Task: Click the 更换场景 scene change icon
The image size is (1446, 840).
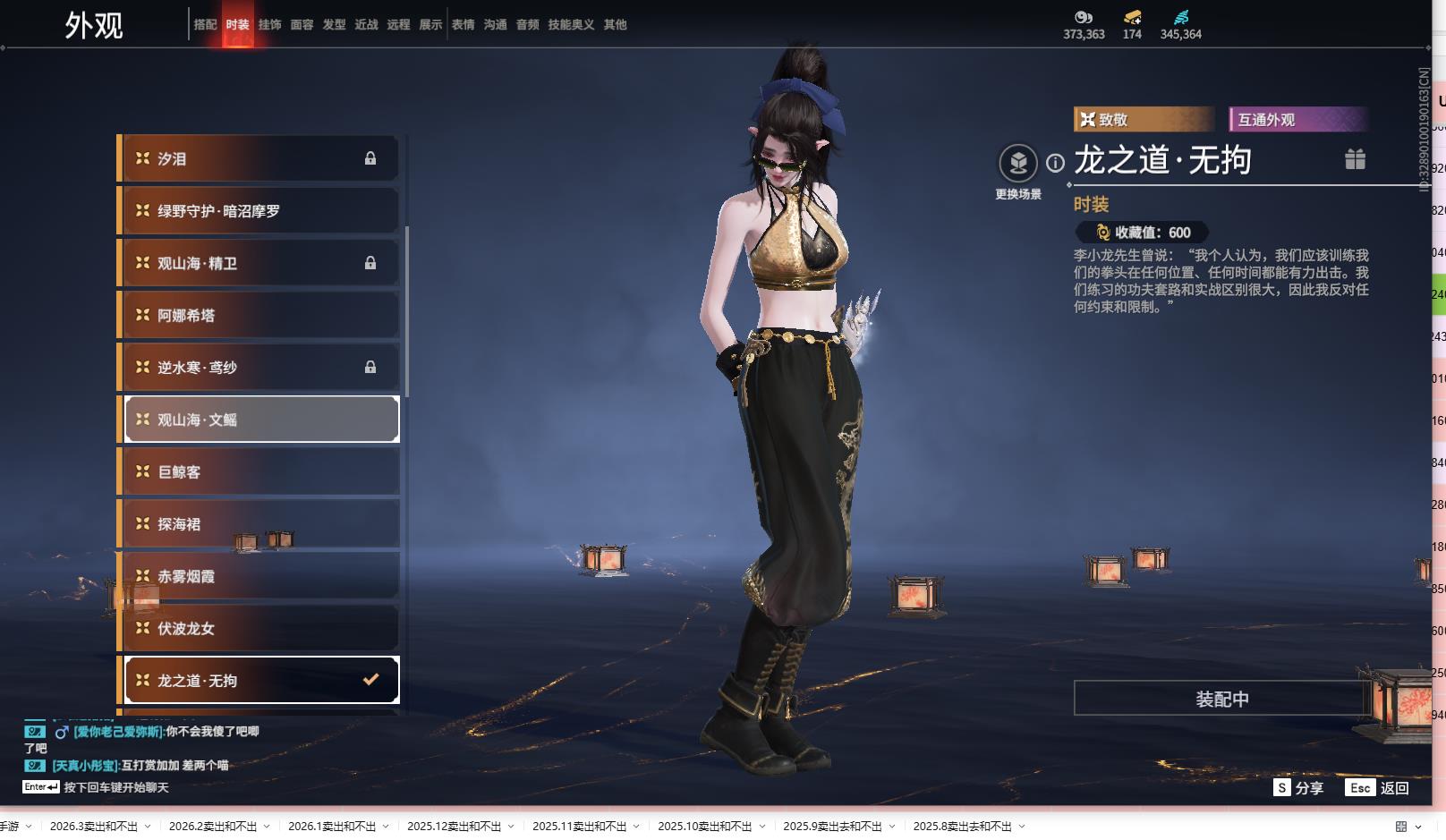Action: click(x=1018, y=164)
